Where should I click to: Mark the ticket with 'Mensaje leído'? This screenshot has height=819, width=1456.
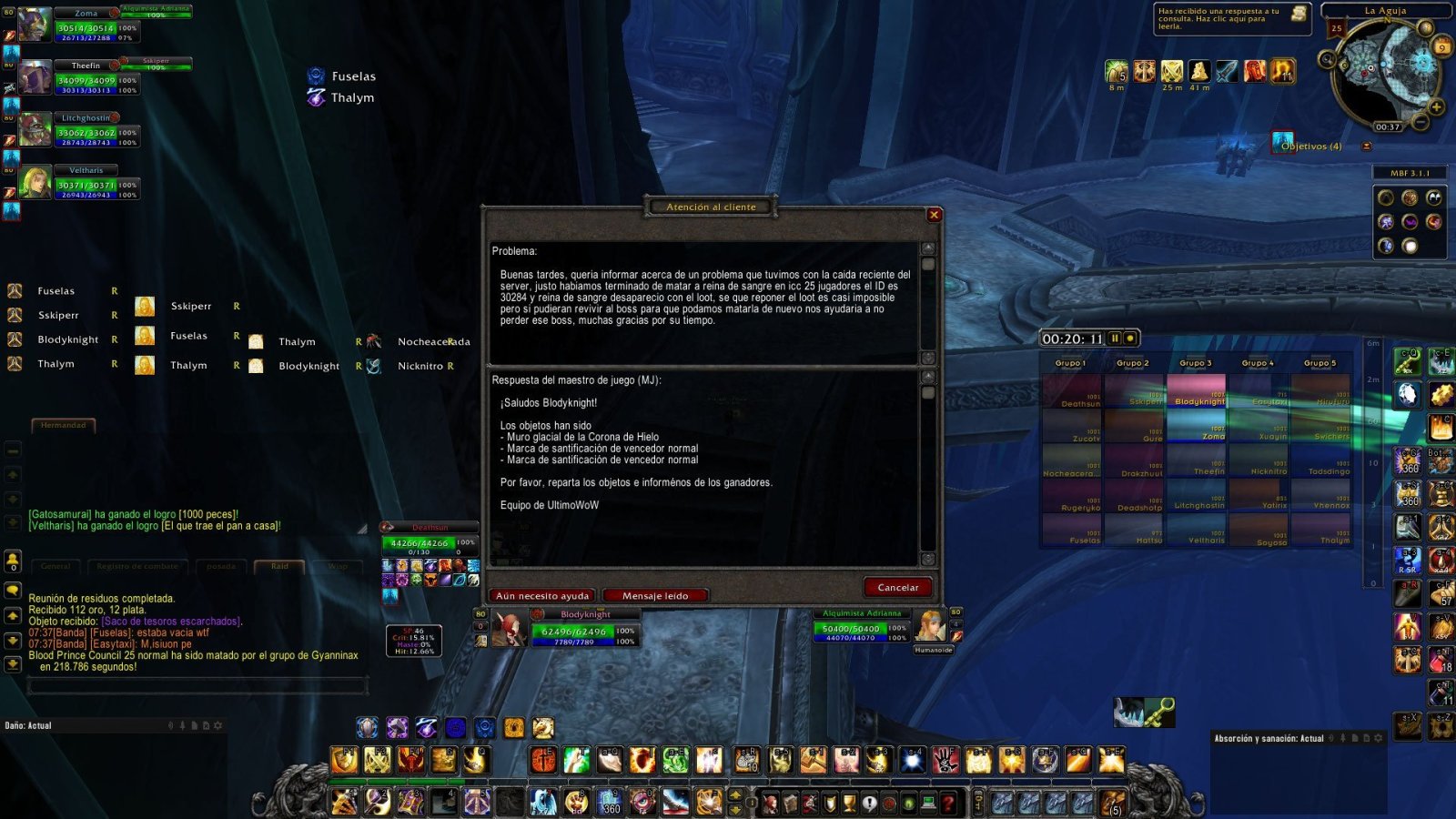(655, 596)
